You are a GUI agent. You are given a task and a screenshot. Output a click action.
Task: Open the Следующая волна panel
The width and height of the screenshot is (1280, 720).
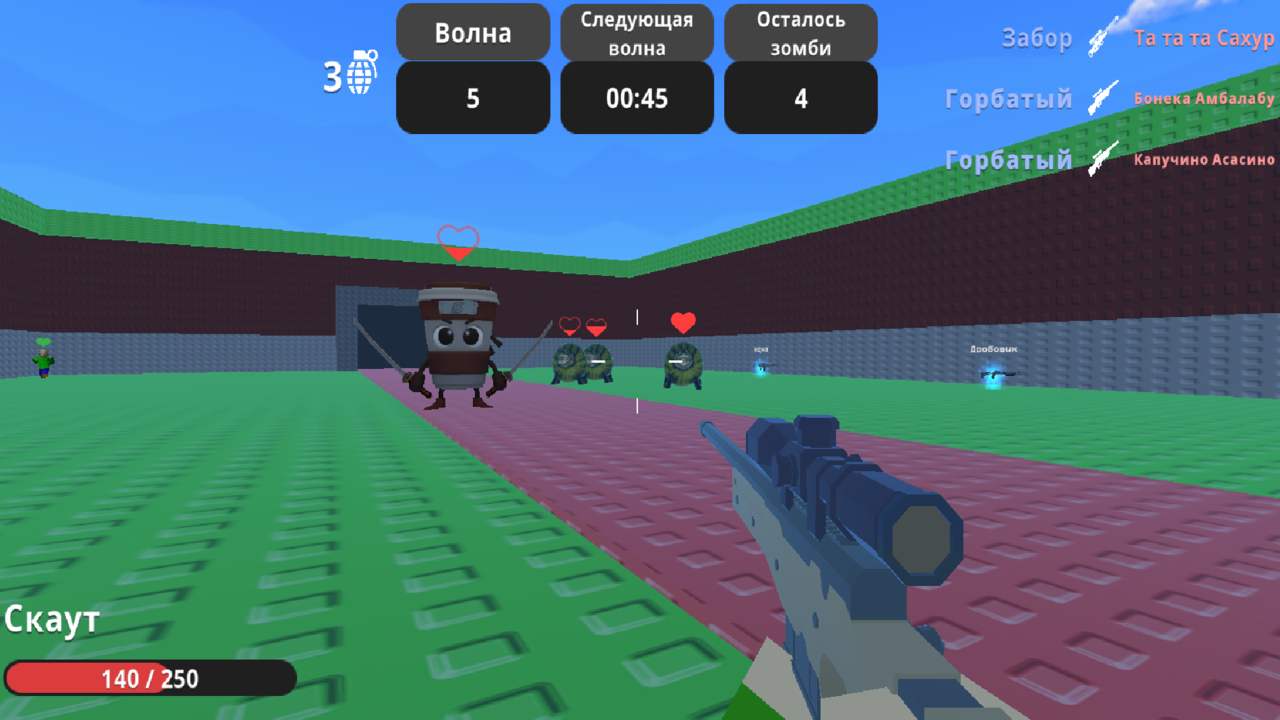(x=637, y=31)
